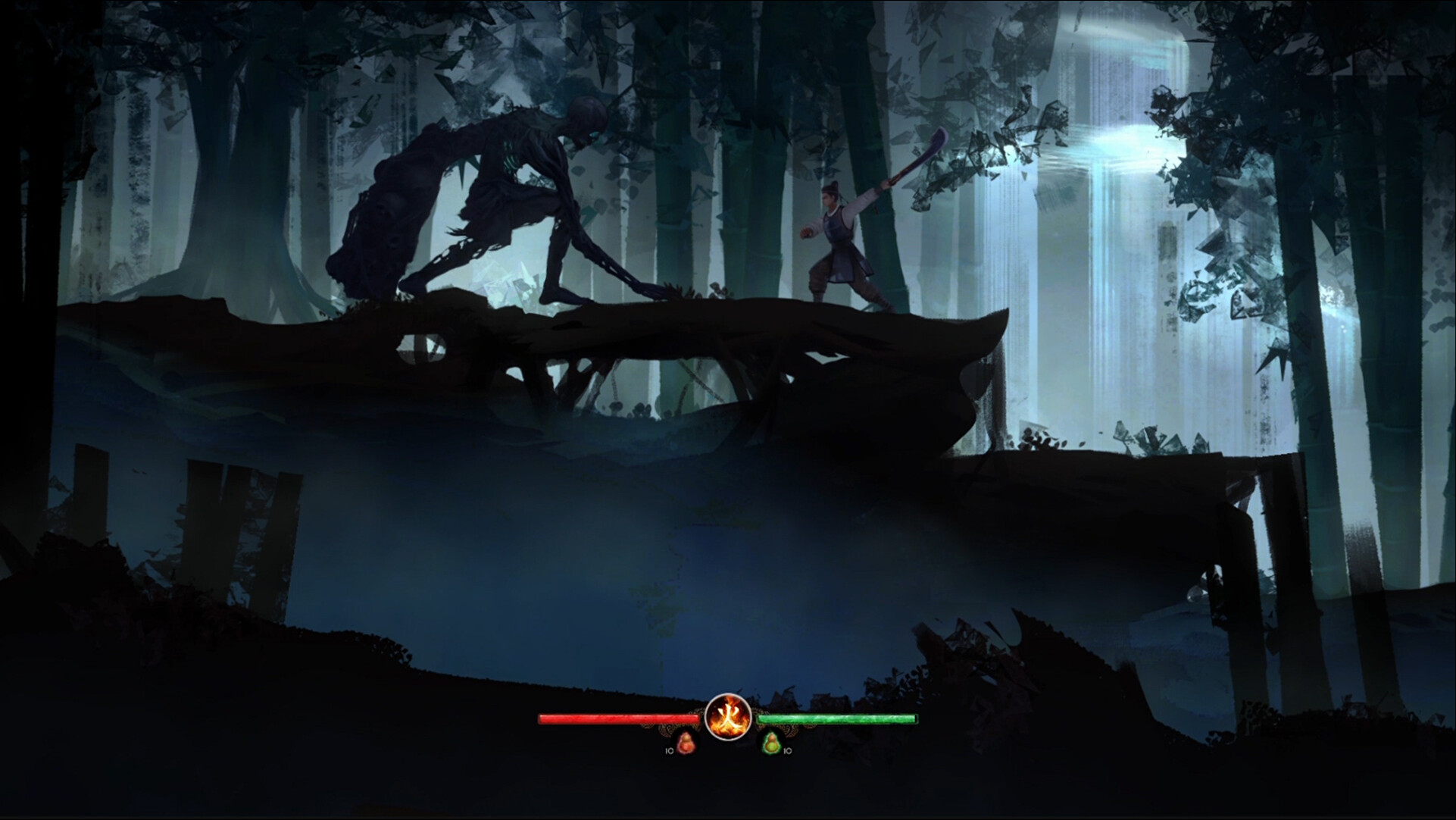Click the '10' count beside the green gourd

[787, 753]
